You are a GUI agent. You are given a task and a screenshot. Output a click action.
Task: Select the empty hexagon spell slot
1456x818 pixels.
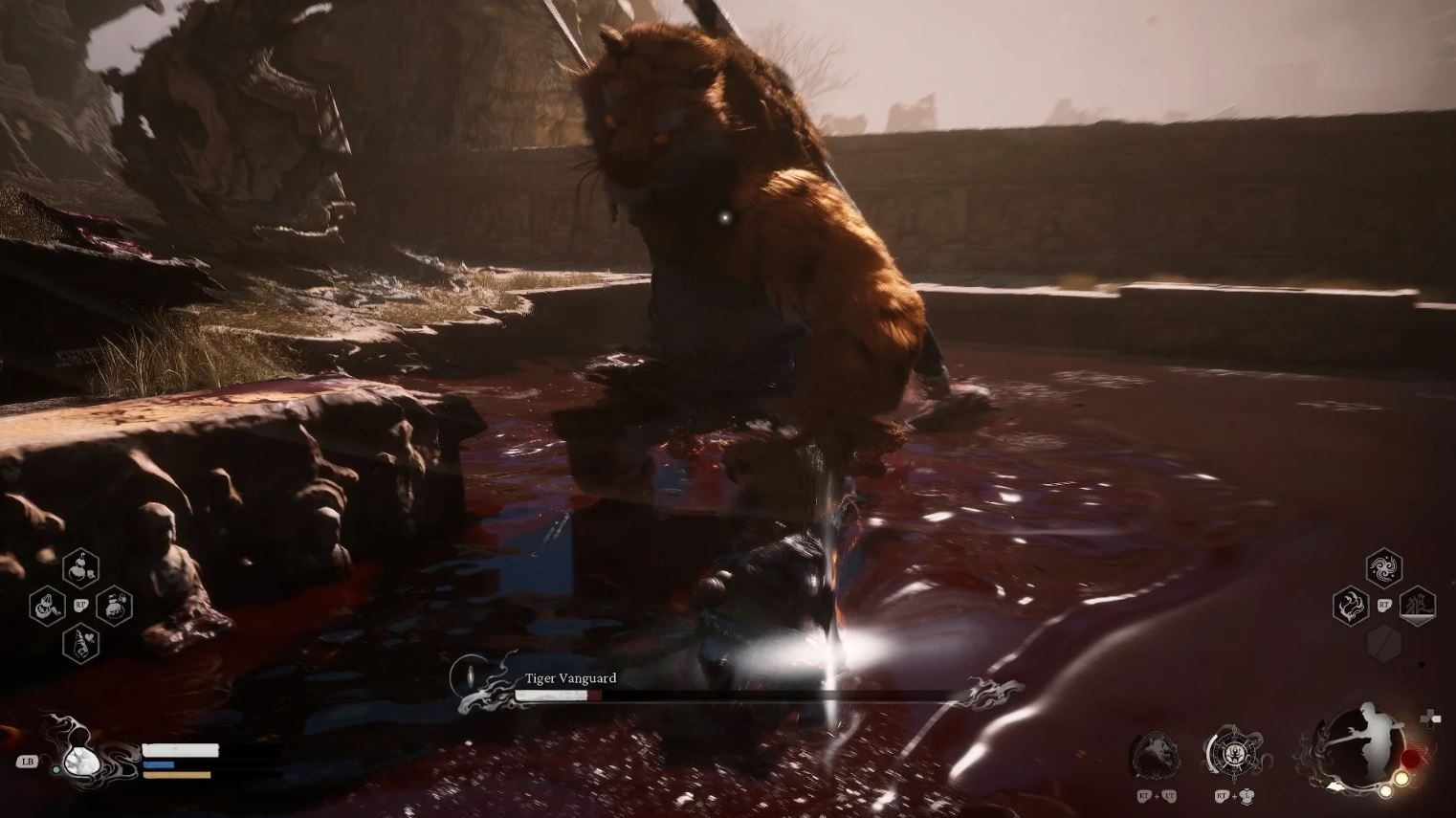(1384, 642)
